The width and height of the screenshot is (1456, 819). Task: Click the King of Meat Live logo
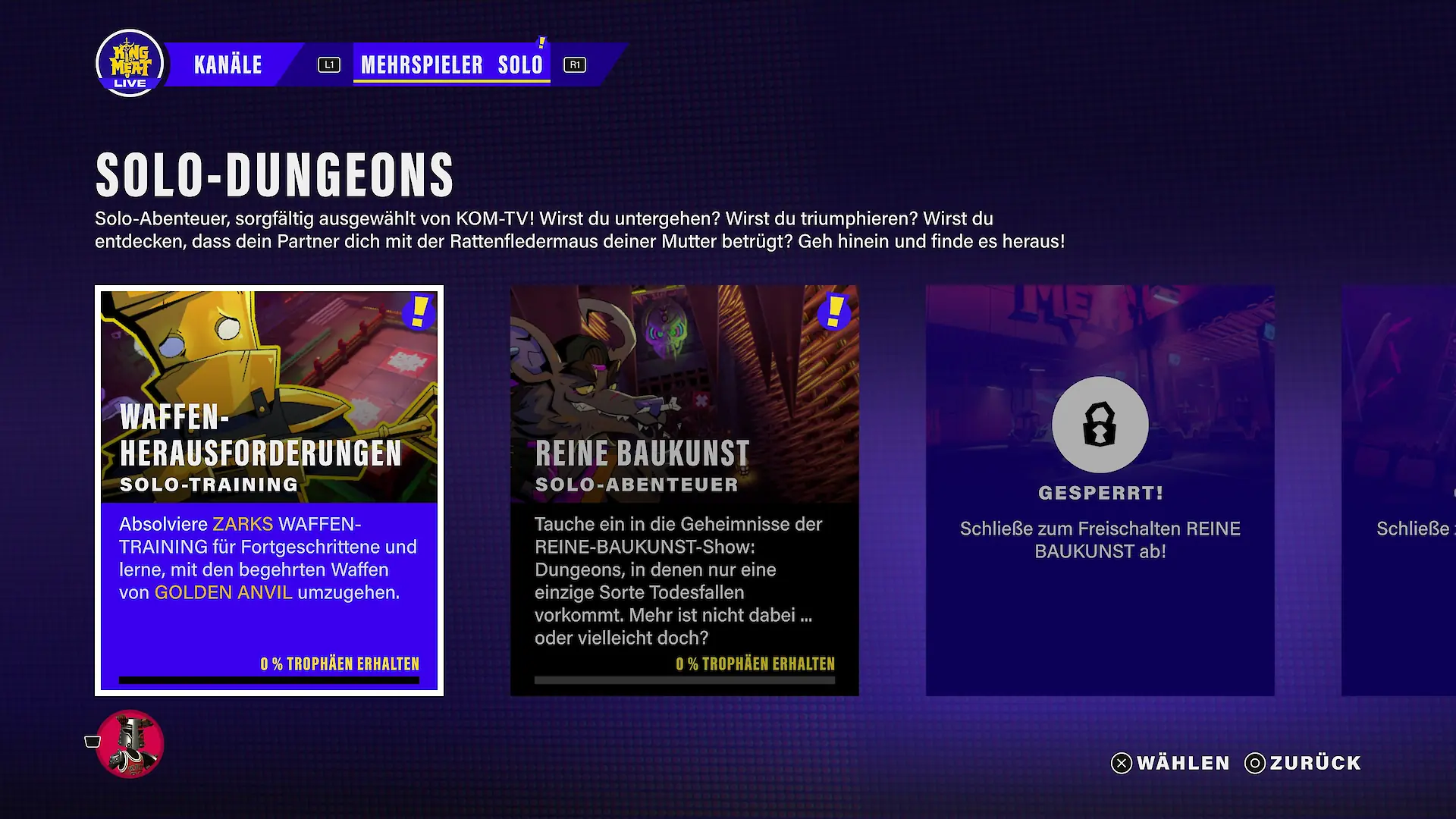[130, 64]
